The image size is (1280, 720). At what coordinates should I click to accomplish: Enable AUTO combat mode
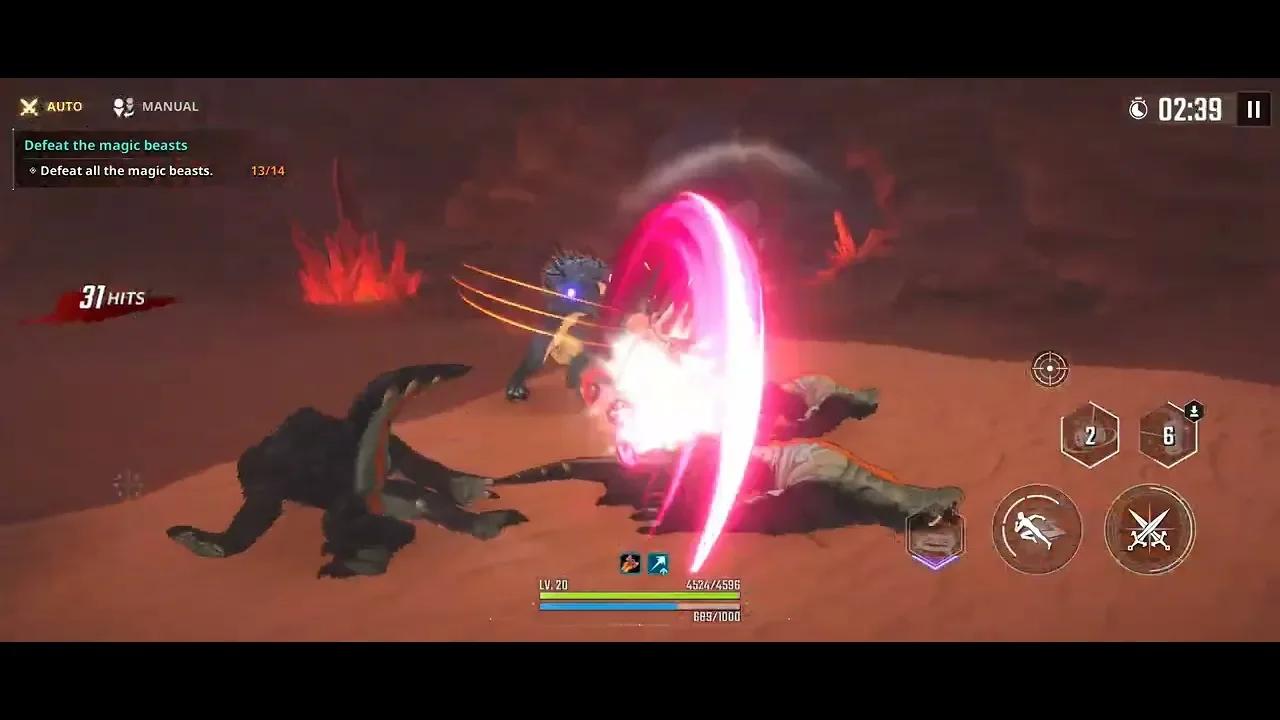[52, 106]
